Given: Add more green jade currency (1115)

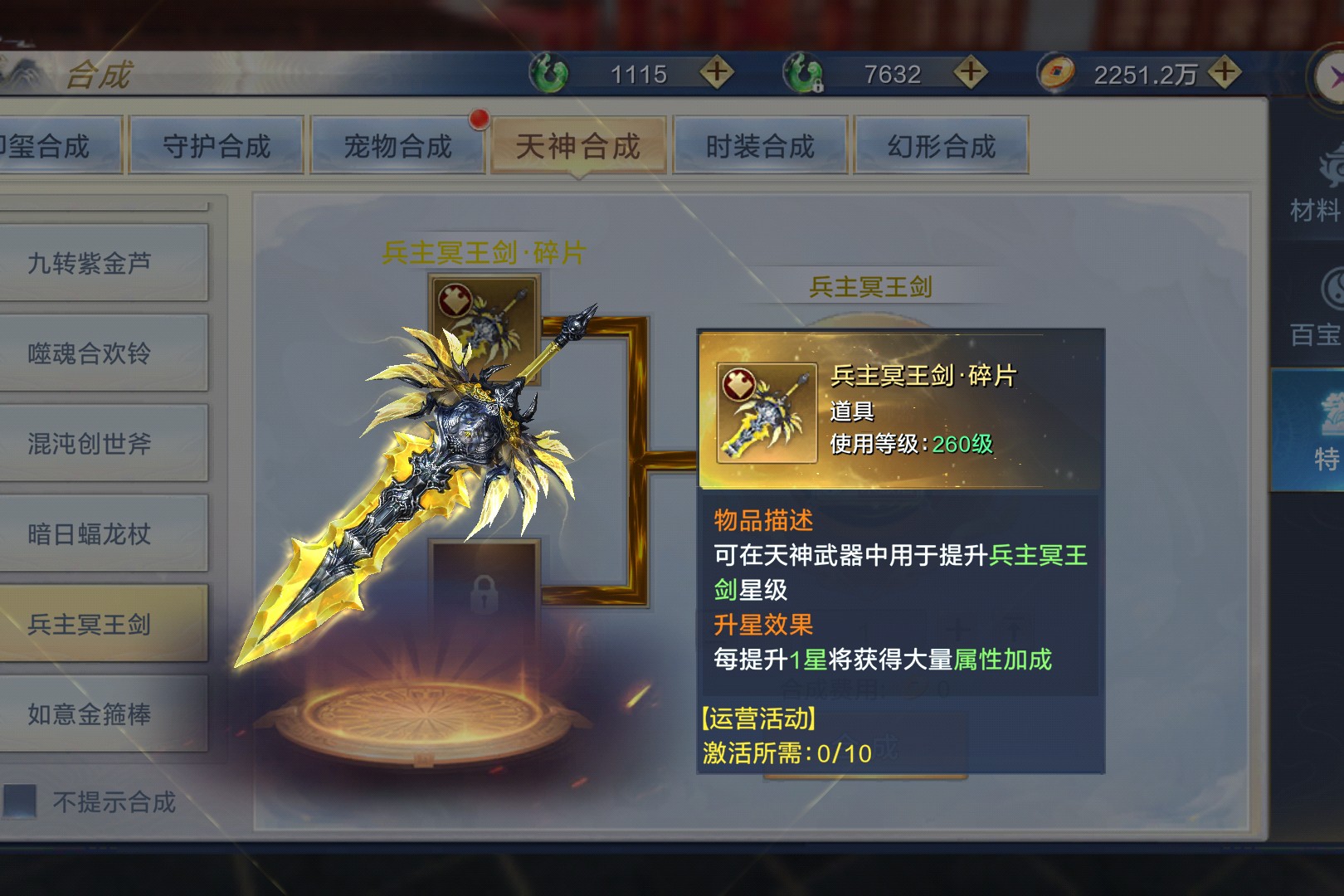Looking at the screenshot, I should (717, 72).
